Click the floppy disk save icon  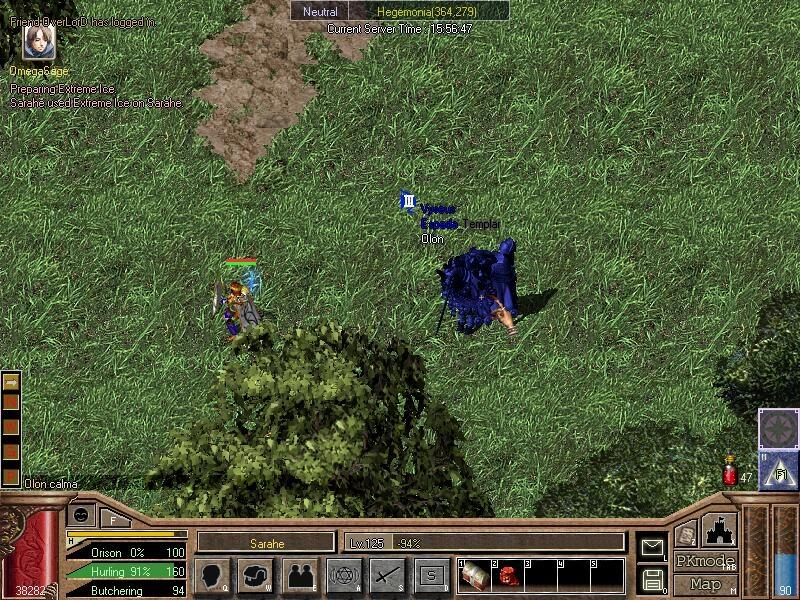click(x=651, y=578)
